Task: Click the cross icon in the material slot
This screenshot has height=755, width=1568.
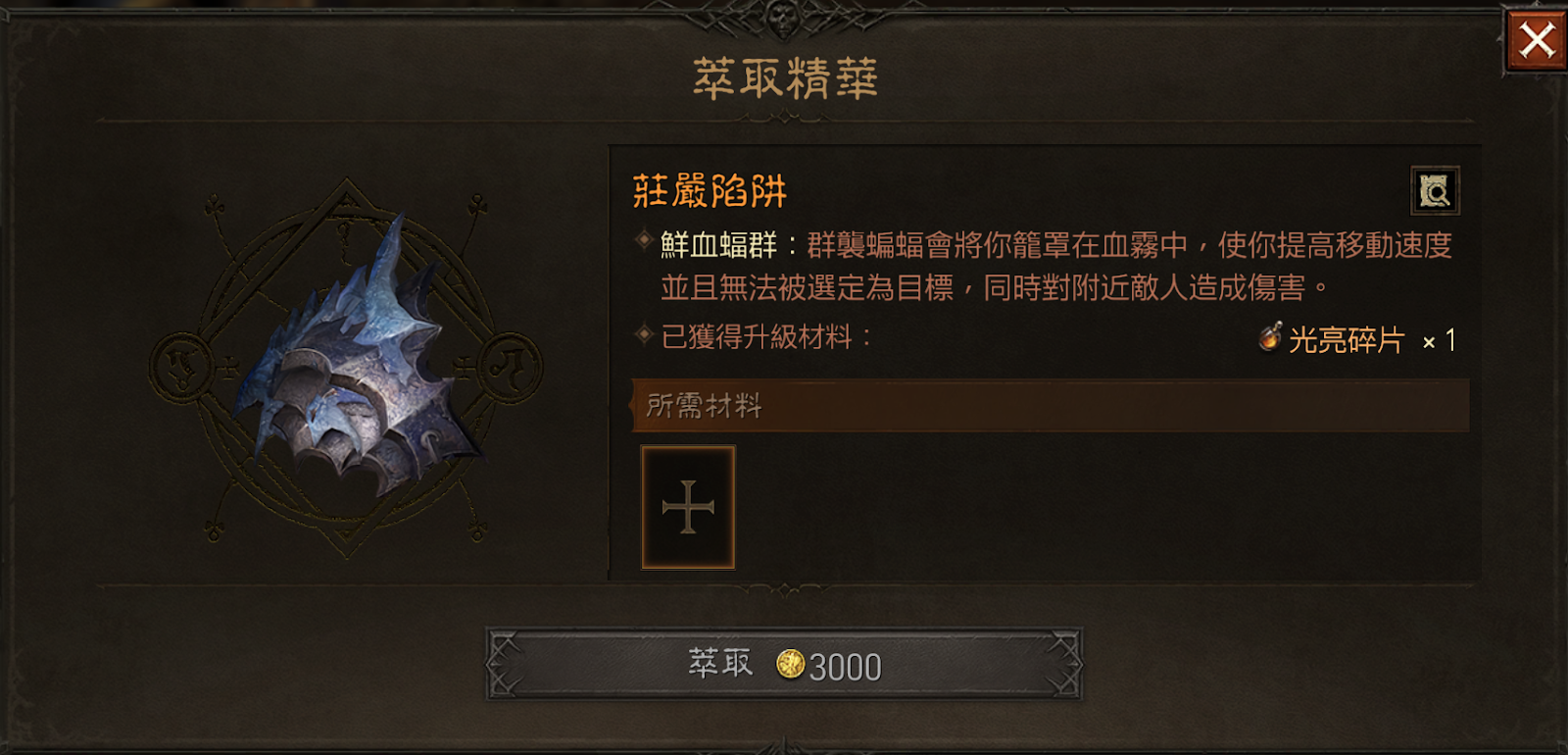Action: pos(688,505)
